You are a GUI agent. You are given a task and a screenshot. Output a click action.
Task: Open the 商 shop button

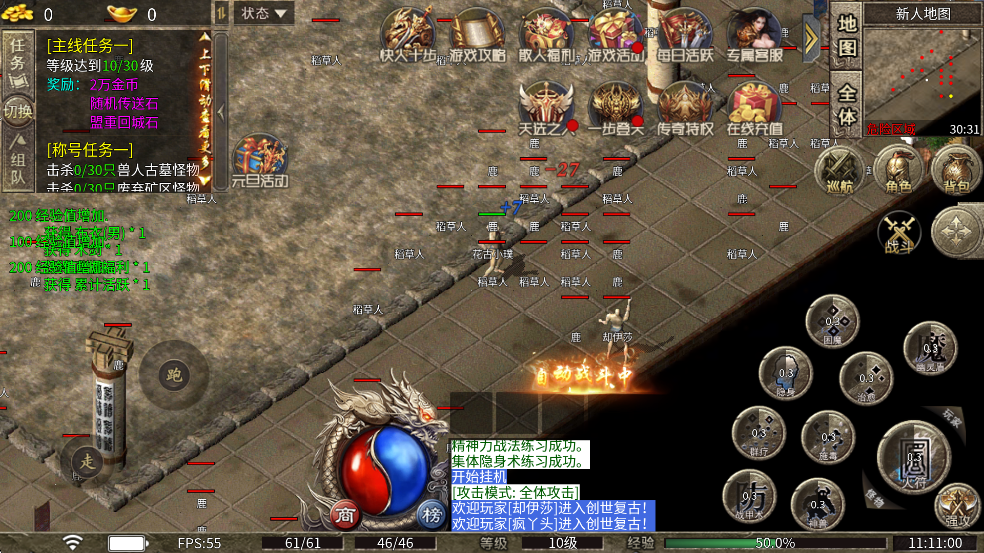[345, 514]
